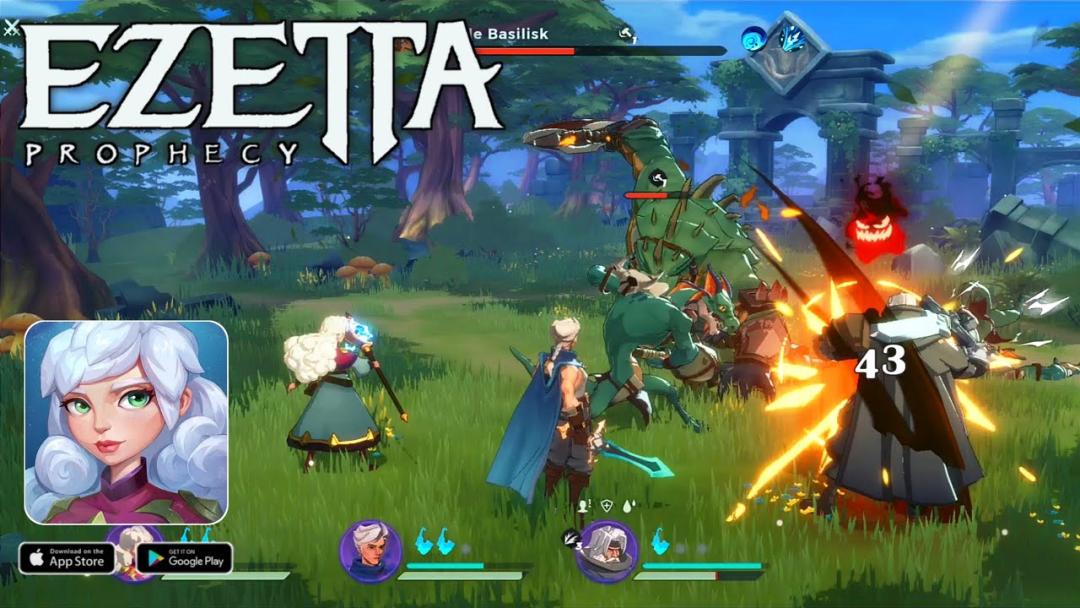Open the Apple App Store download badge
Viewport: 1080px width, 608px height.
pyautogui.click(x=67, y=557)
